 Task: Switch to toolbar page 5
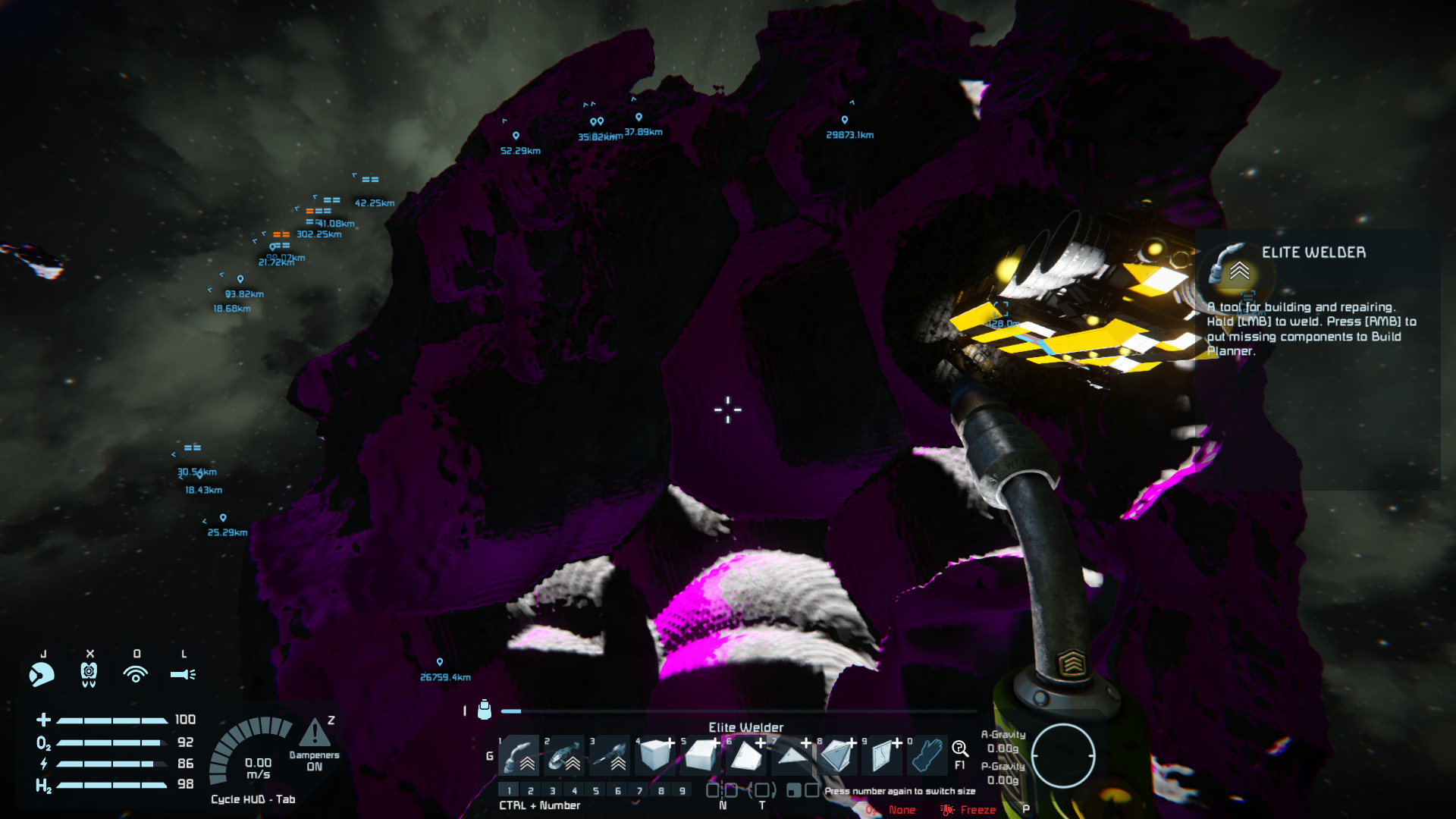point(596,791)
